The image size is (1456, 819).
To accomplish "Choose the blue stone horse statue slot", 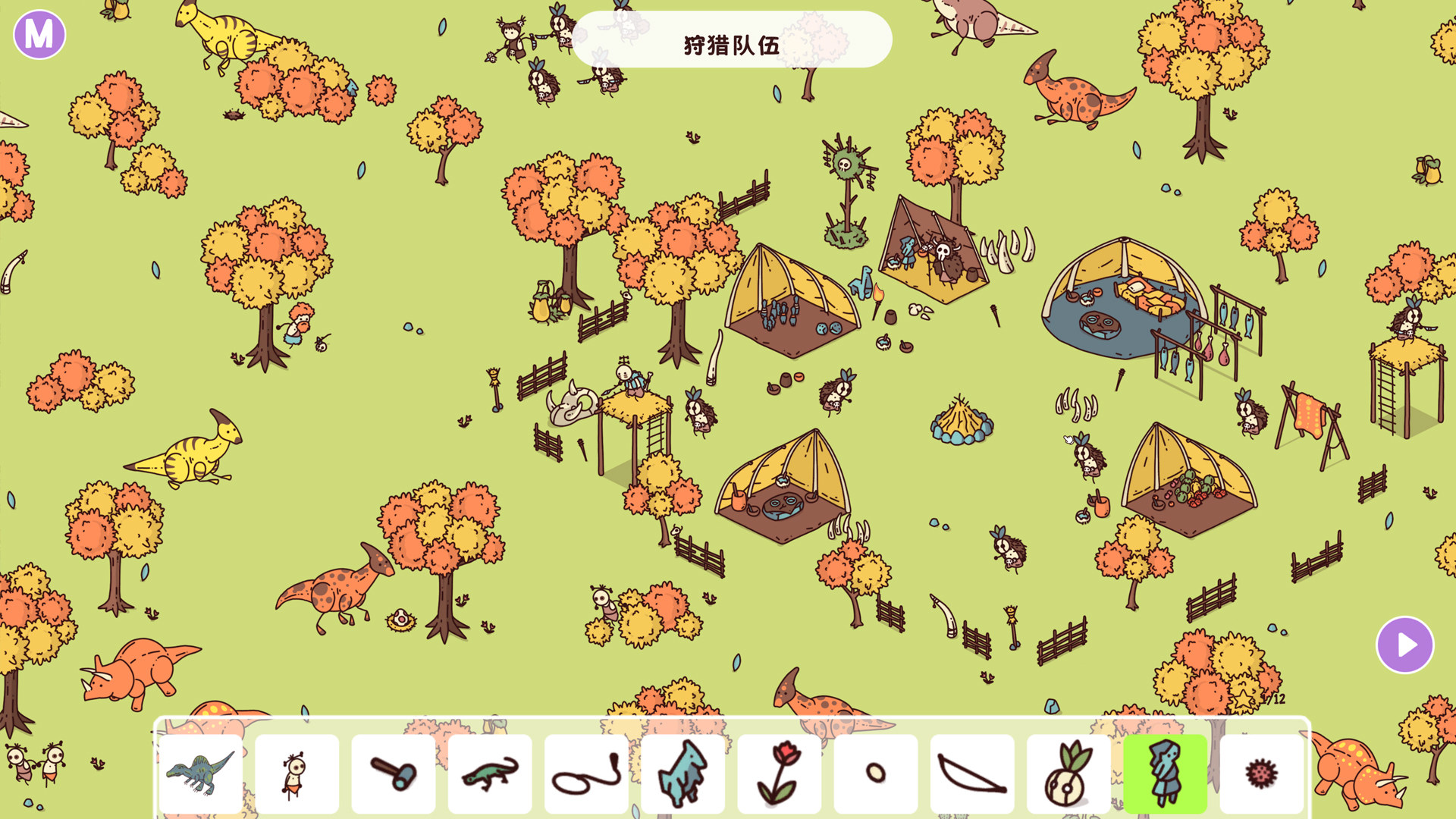I will 682,773.
